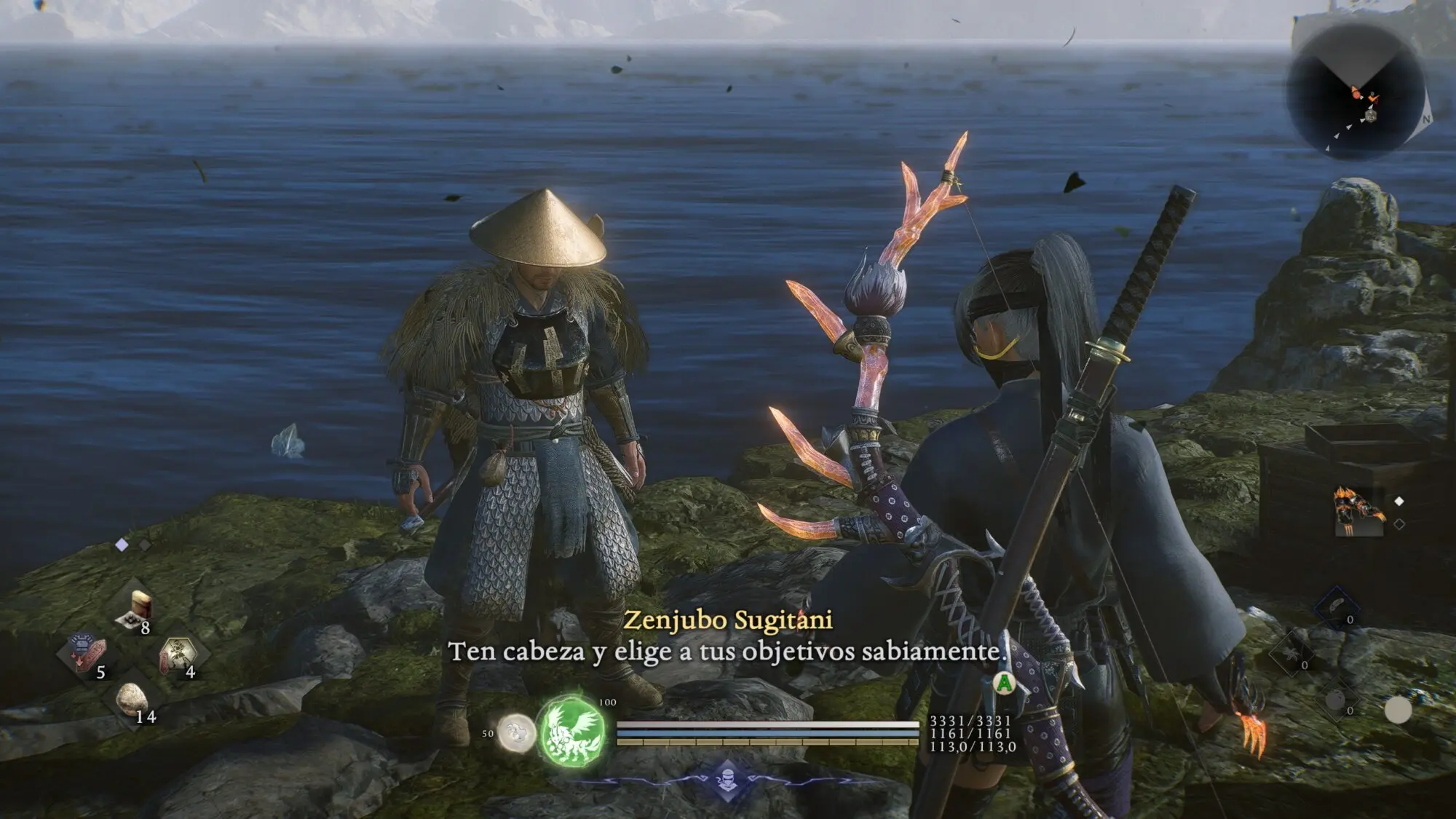
Task: Open the circular minimap
Action: click(1356, 92)
